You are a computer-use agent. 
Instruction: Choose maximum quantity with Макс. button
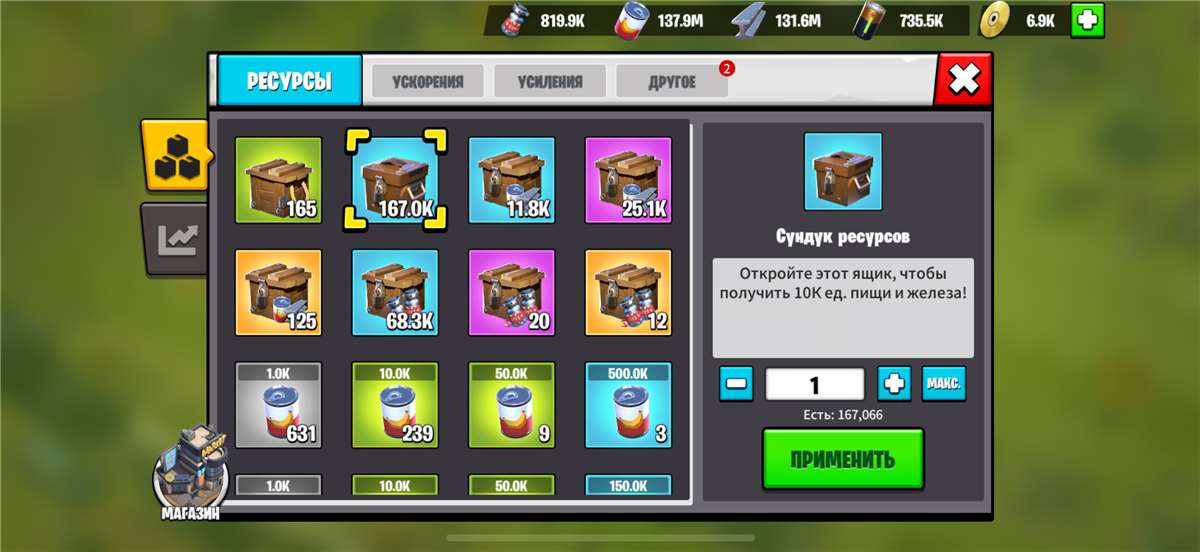pyautogui.click(x=944, y=384)
